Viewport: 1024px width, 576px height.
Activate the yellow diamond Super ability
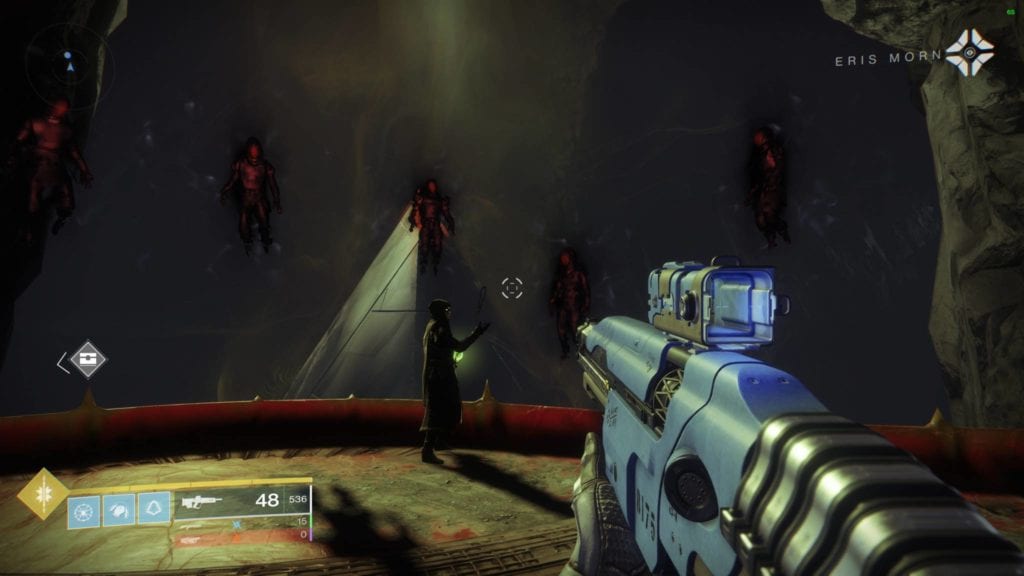coord(43,494)
